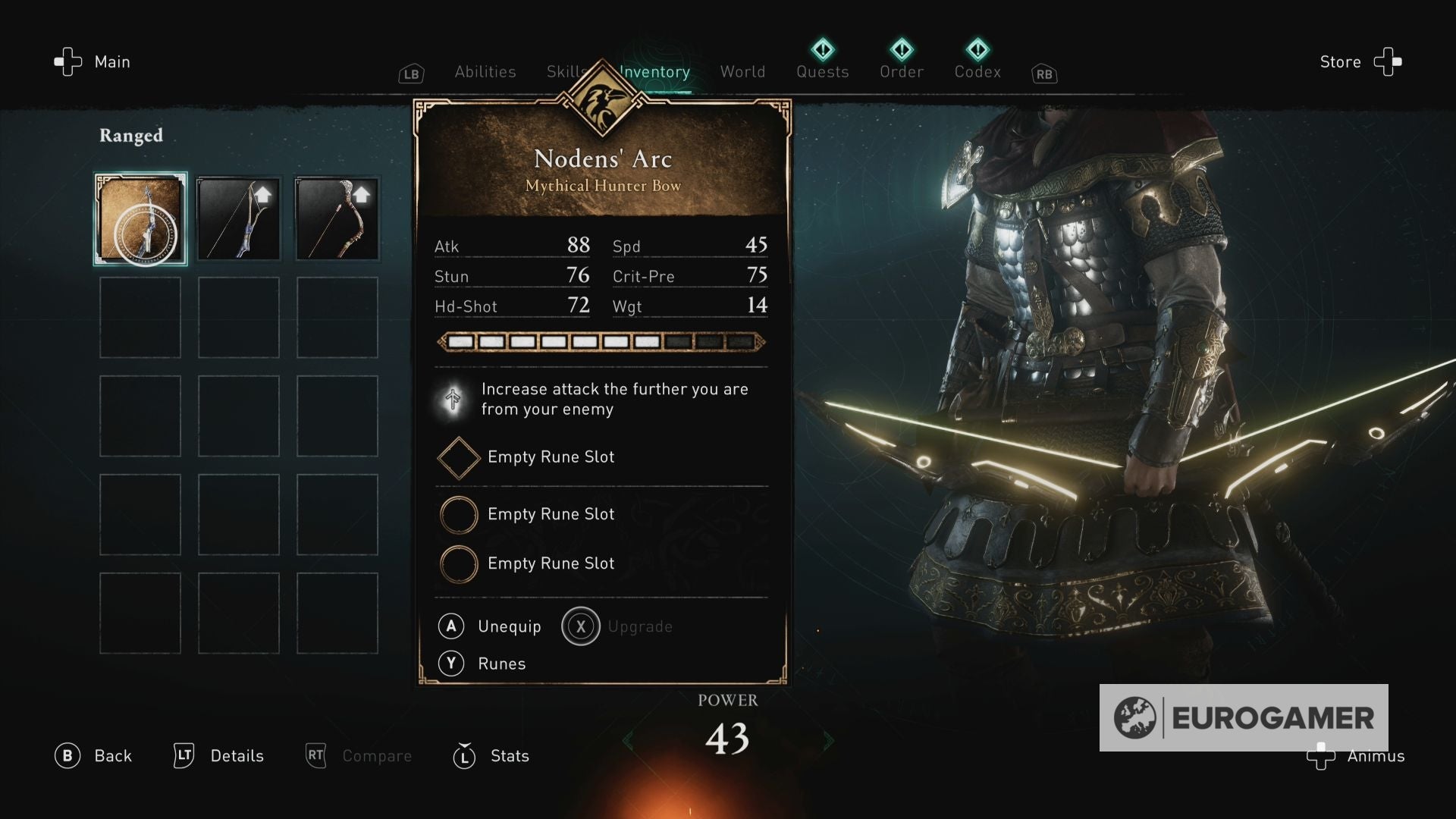This screenshot has width=1456, height=819.
Task: Click the Unequip button
Action: (x=490, y=626)
